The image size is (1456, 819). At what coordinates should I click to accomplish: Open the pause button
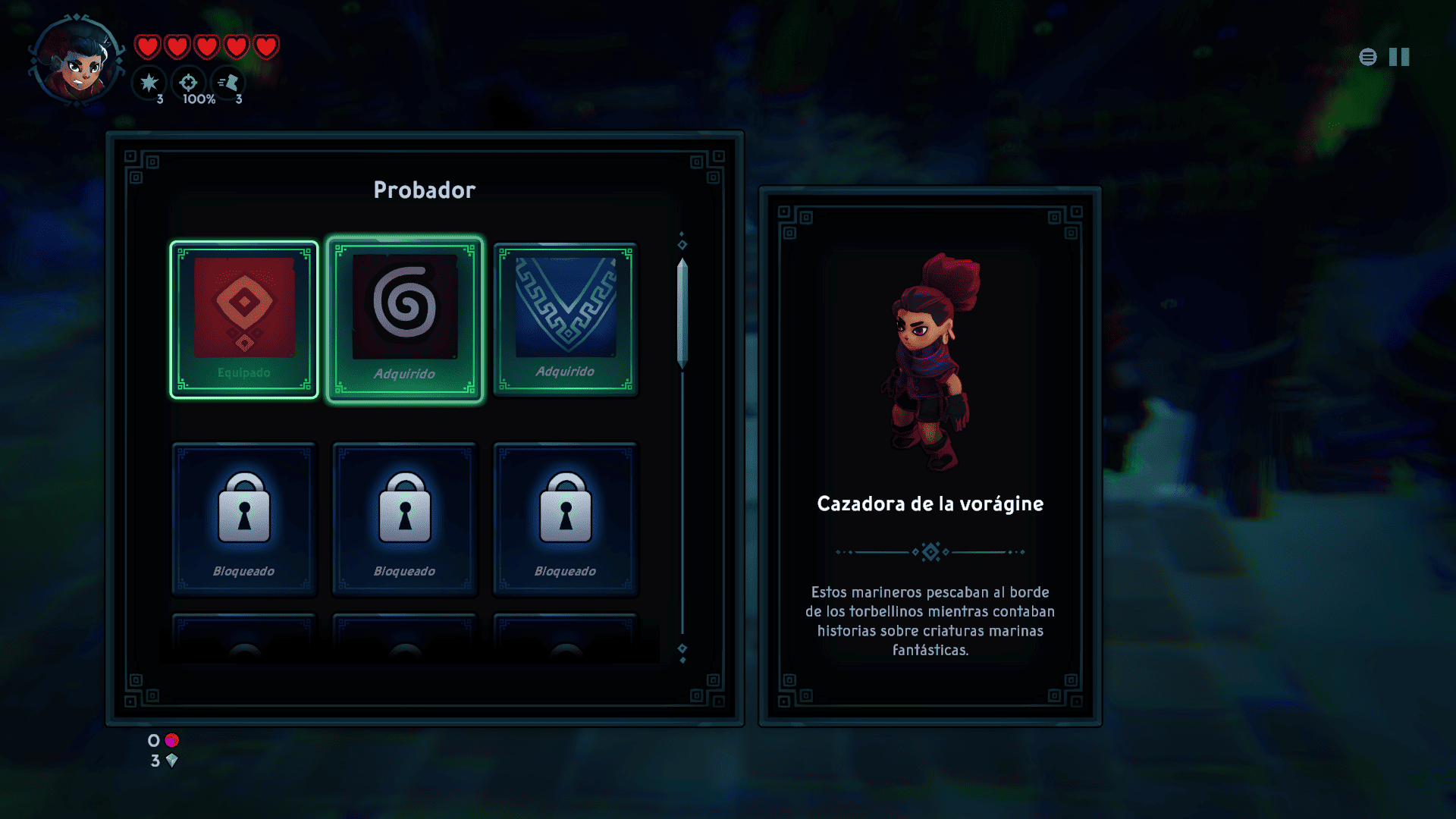[1399, 57]
